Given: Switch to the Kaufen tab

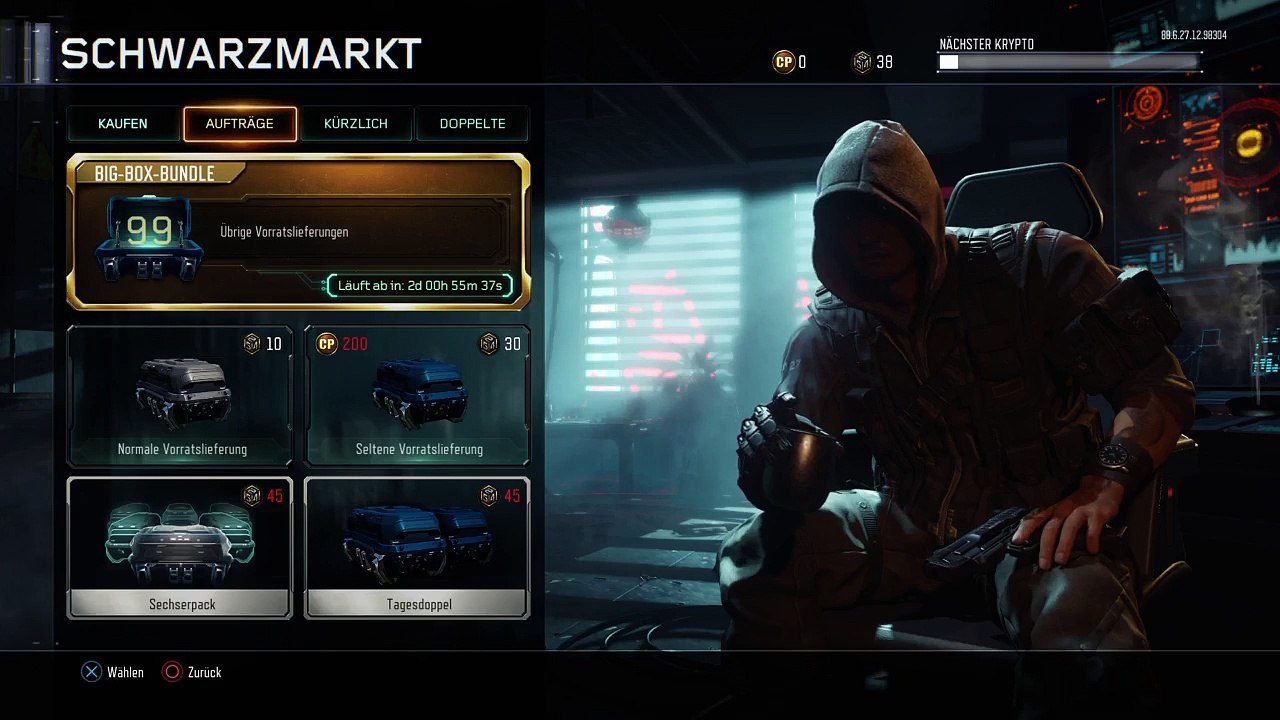Looking at the screenshot, I should pos(123,124).
